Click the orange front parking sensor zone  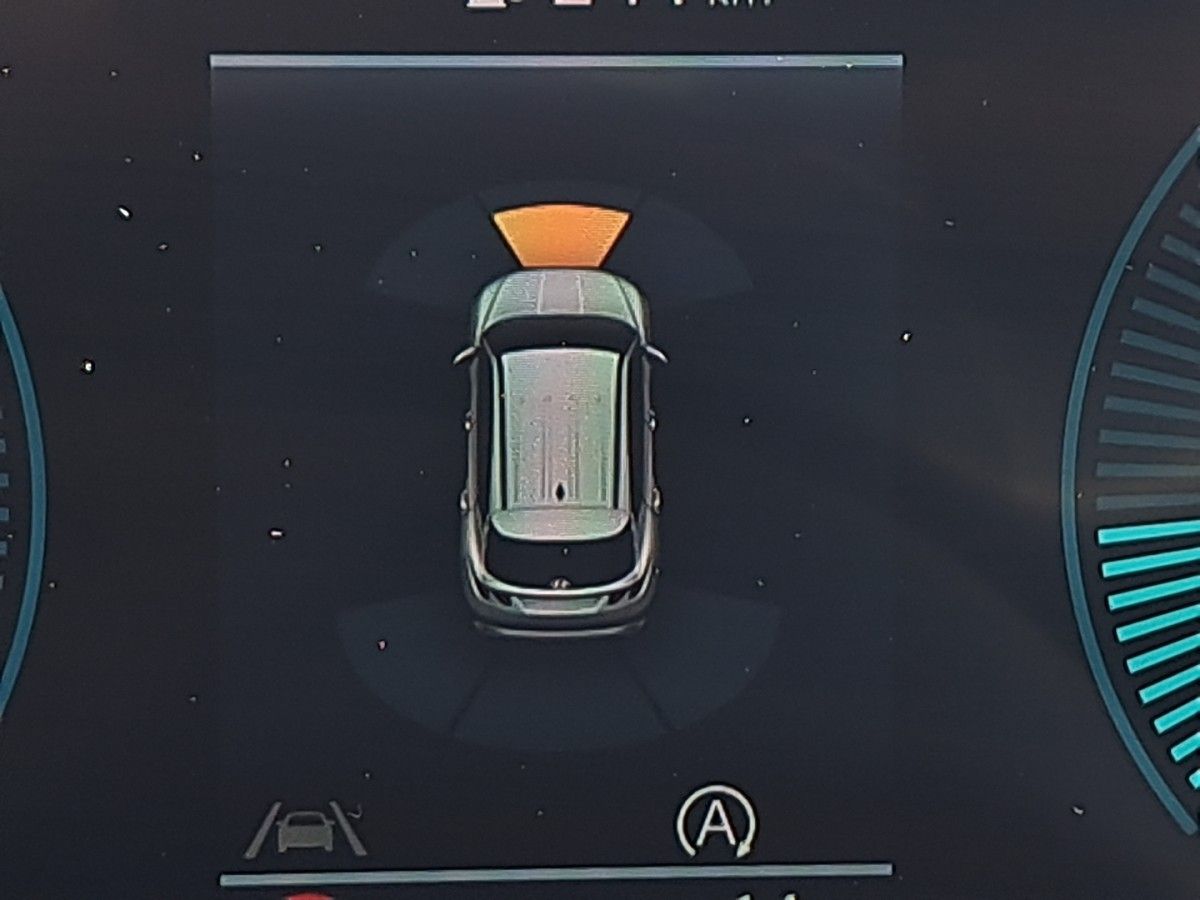coord(560,236)
